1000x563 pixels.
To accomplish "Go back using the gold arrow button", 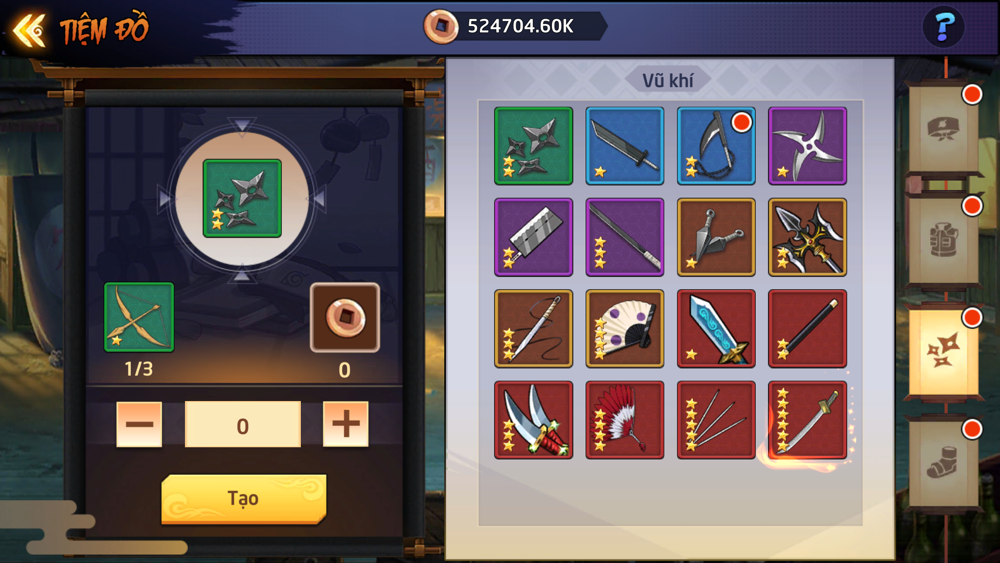I will [29, 30].
